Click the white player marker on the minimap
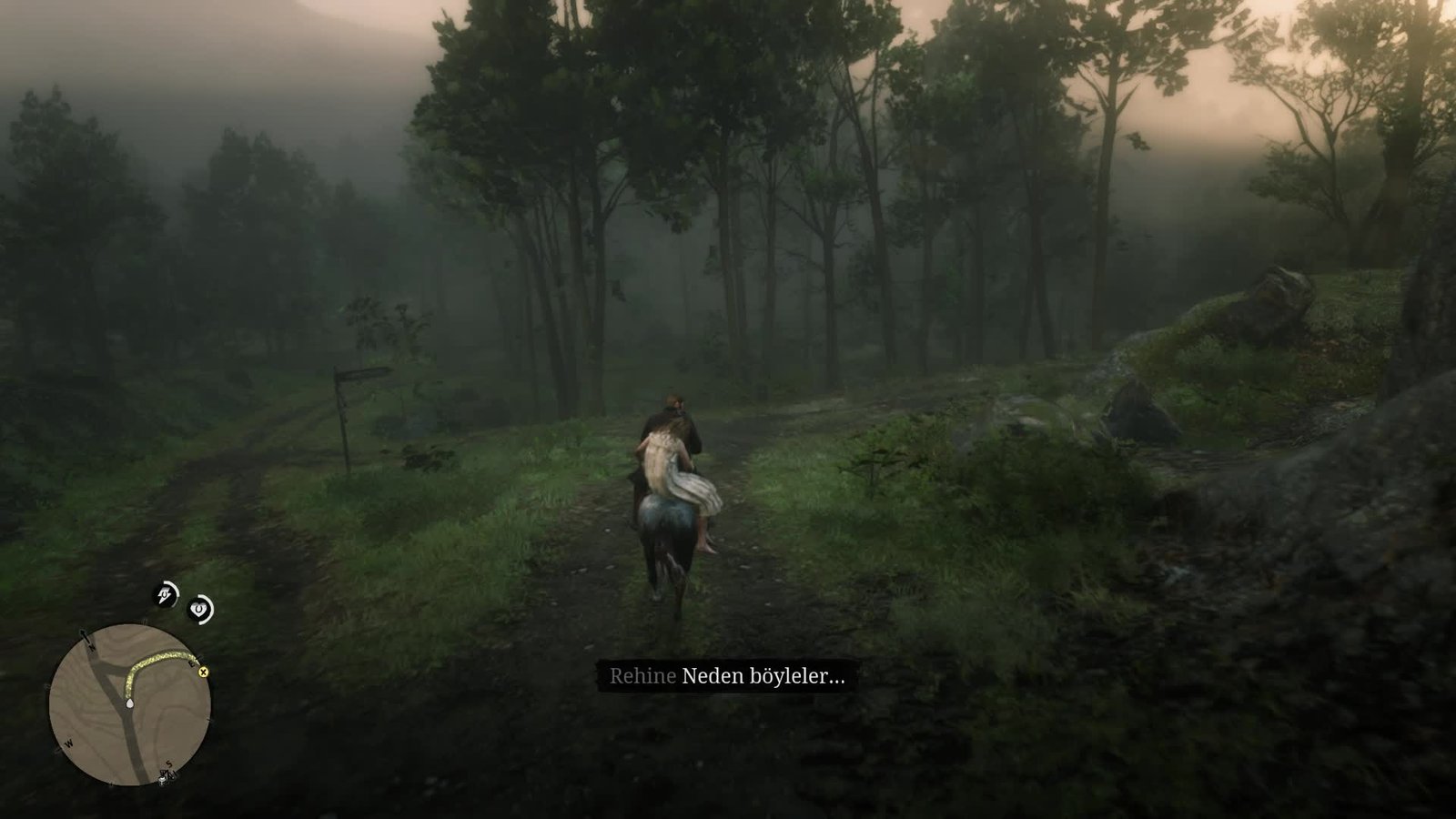Screen dimensions: 1456x819 click(x=130, y=703)
